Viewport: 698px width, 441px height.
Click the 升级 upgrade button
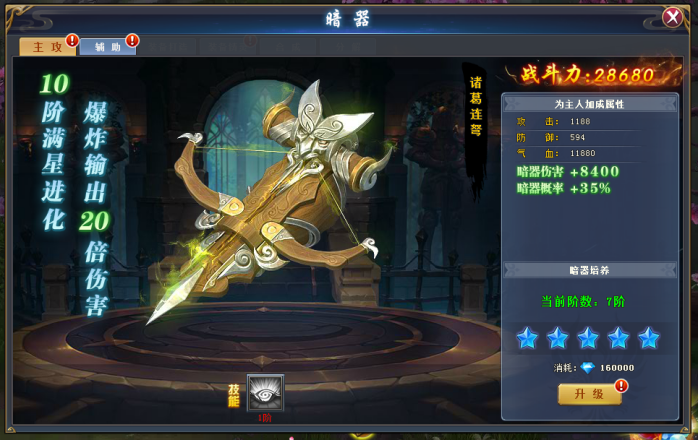[x=588, y=394]
